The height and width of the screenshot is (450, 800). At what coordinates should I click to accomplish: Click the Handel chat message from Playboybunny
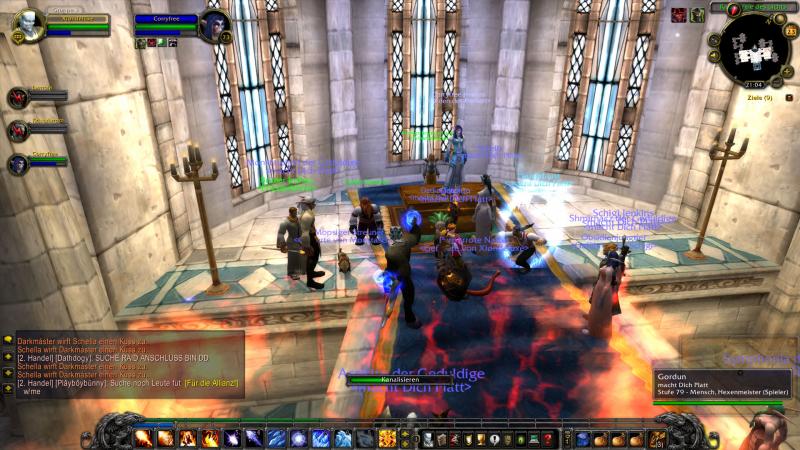(x=120, y=384)
